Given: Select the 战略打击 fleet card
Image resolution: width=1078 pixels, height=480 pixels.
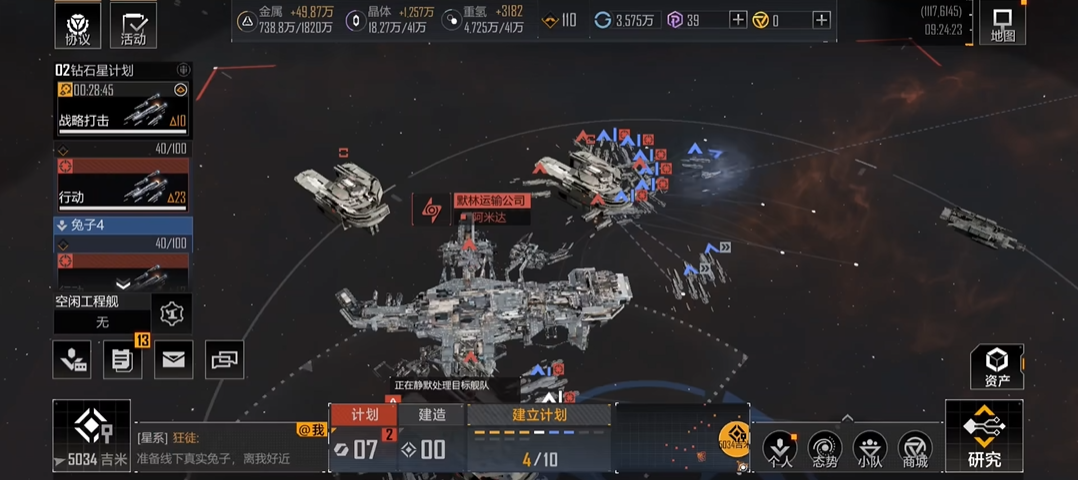Looking at the screenshot, I should 123,110.
